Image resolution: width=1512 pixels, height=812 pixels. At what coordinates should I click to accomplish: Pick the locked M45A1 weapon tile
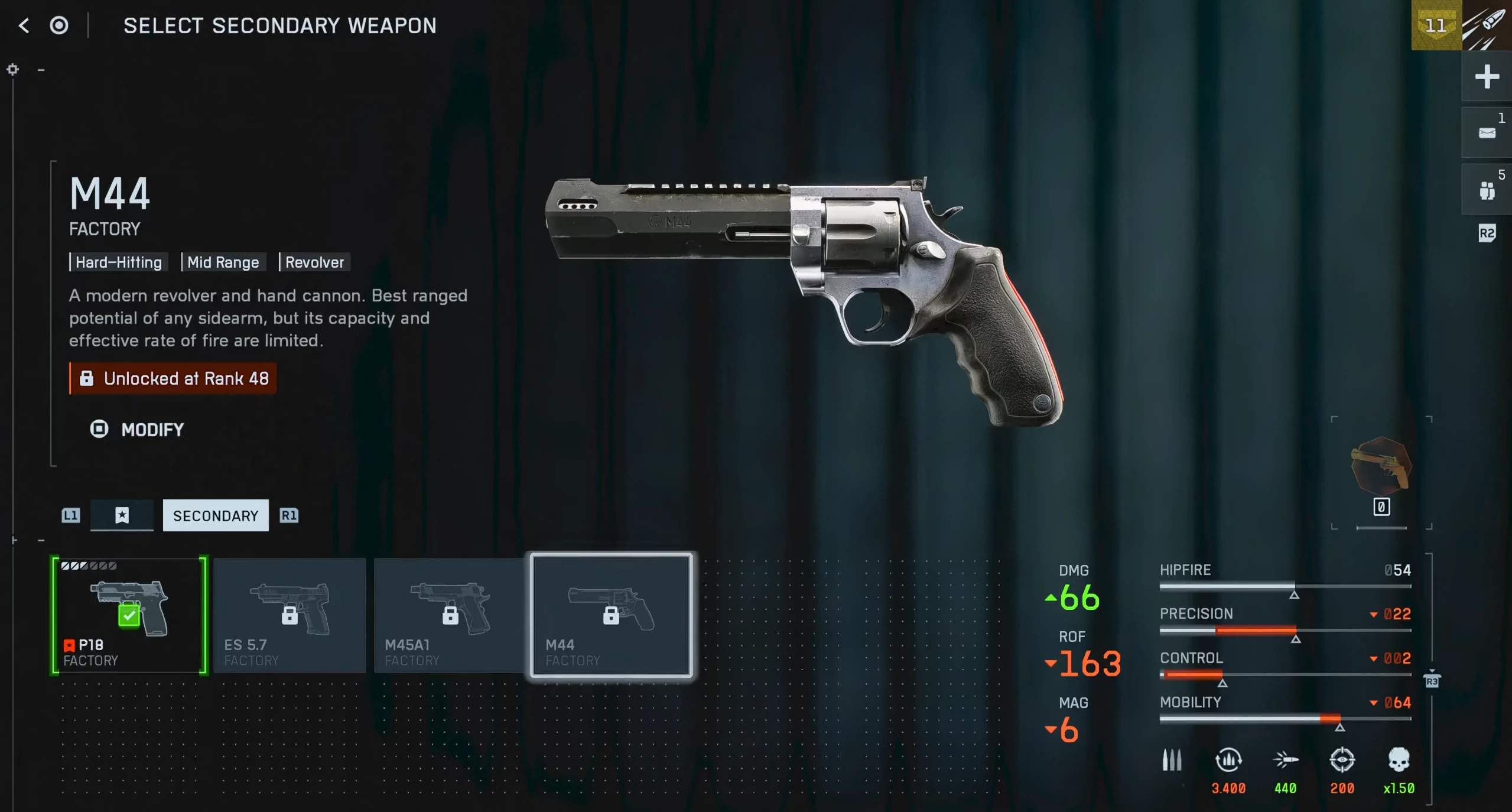click(x=450, y=615)
